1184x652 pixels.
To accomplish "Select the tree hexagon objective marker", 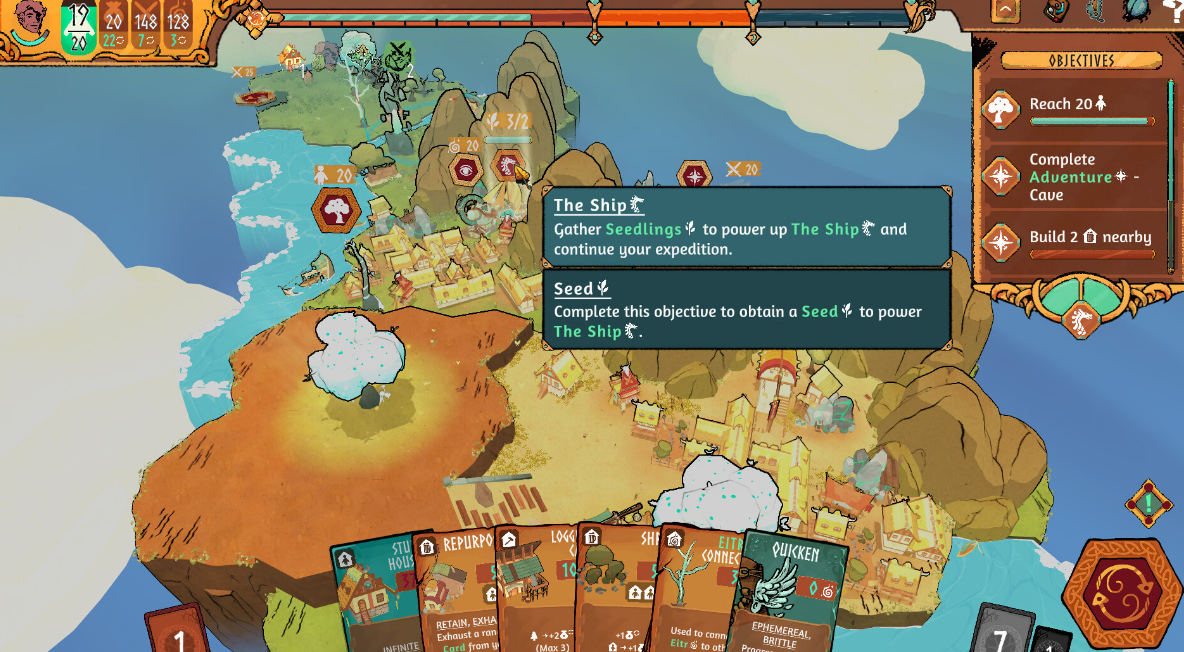I will [x=337, y=210].
